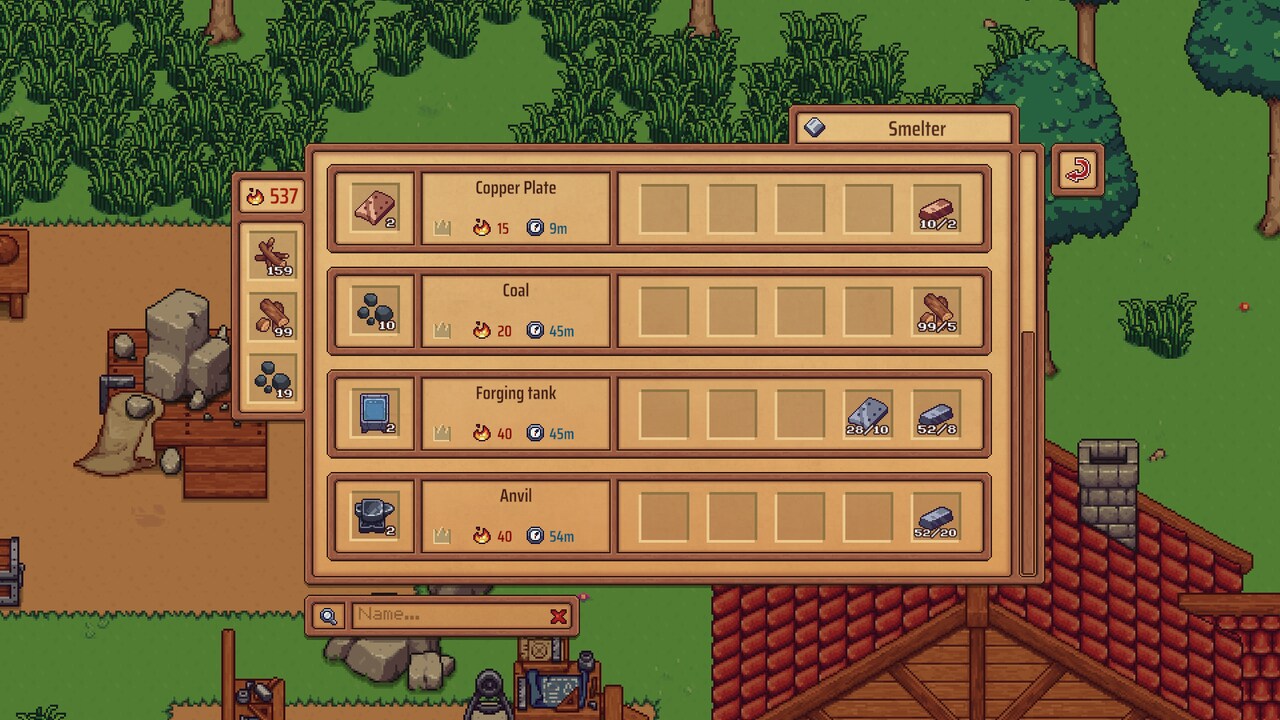This screenshot has width=1280, height=720.
Task: Click the Forging tank name panel
Action: click(x=515, y=413)
